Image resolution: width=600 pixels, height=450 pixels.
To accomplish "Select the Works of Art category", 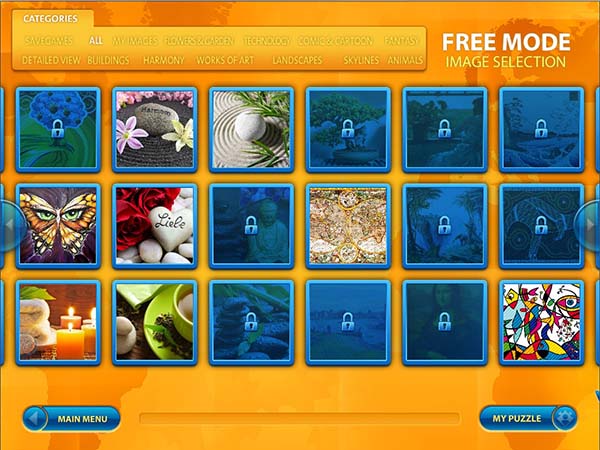I will [223, 60].
